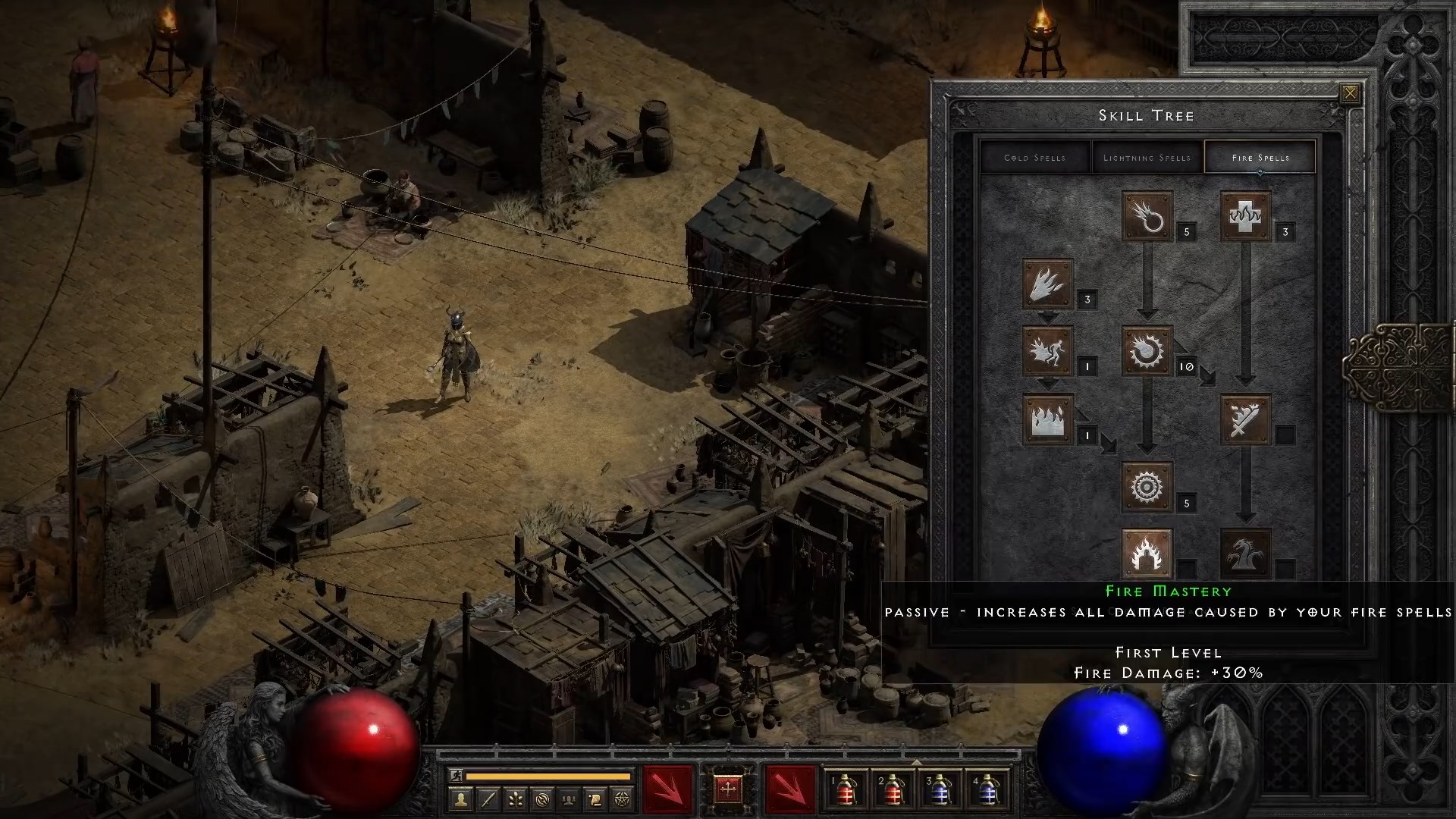Click the left red skill arrow button
The width and height of the screenshot is (1456, 819).
point(668,789)
